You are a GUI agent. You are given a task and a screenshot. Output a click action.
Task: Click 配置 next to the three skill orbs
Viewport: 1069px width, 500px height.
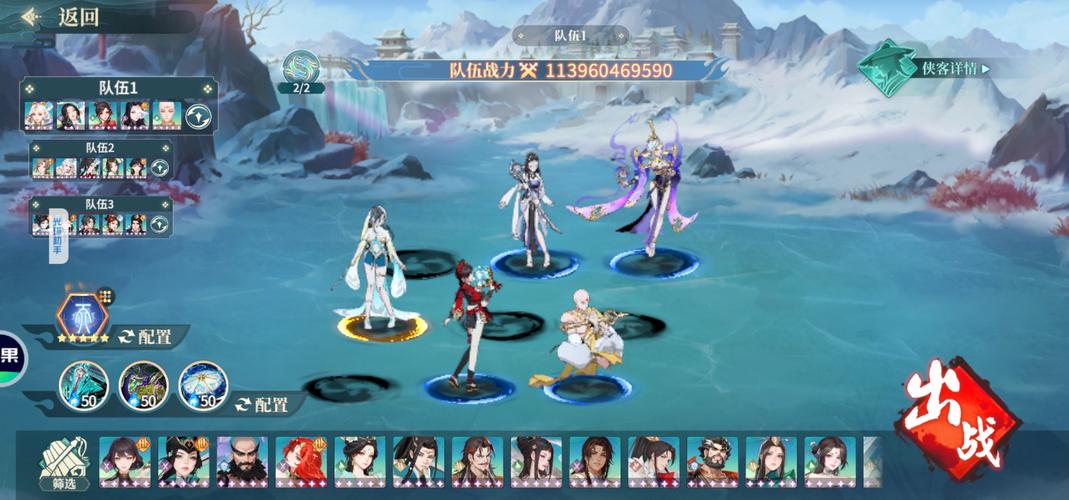262,404
